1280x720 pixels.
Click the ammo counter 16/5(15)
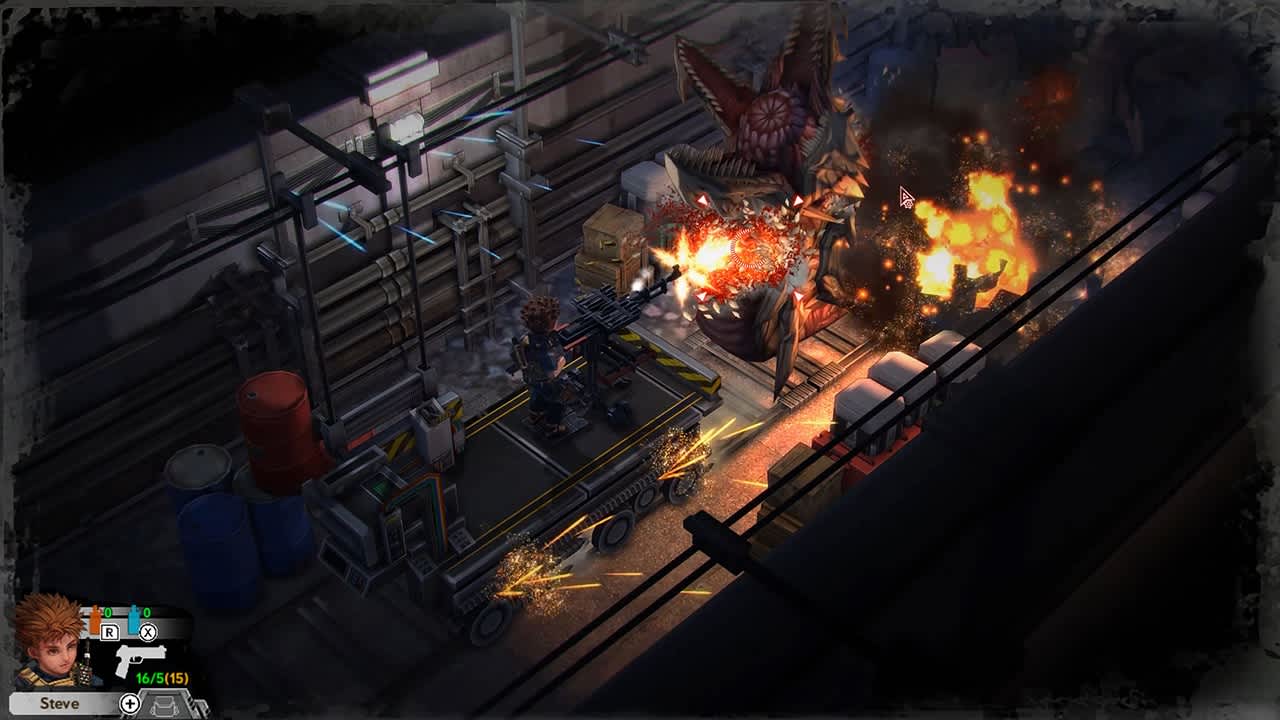pyautogui.click(x=160, y=677)
